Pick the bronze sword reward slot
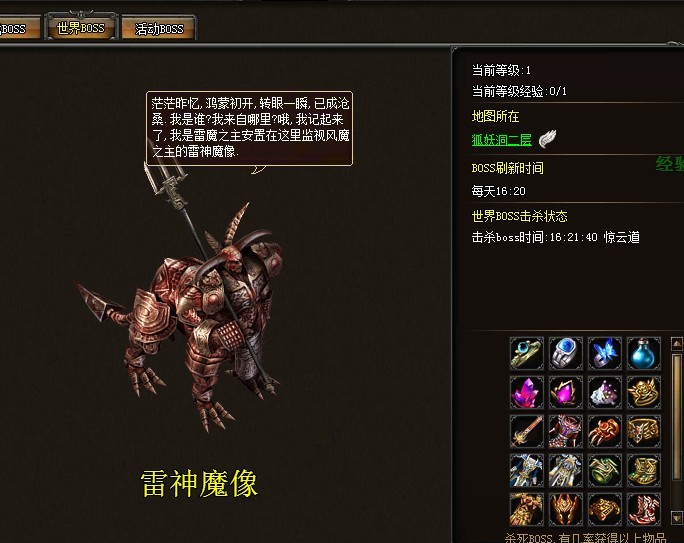Viewport: 684px width, 543px height. (x=527, y=431)
